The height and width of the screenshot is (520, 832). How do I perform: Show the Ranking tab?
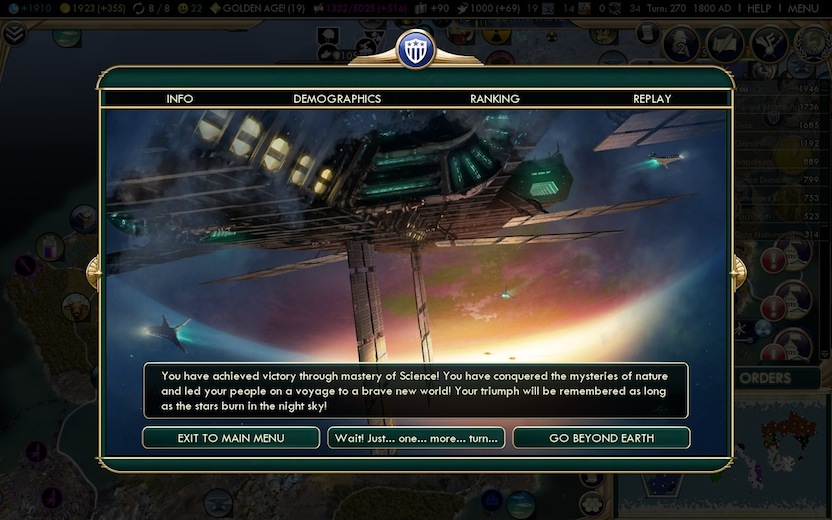click(495, 99)
